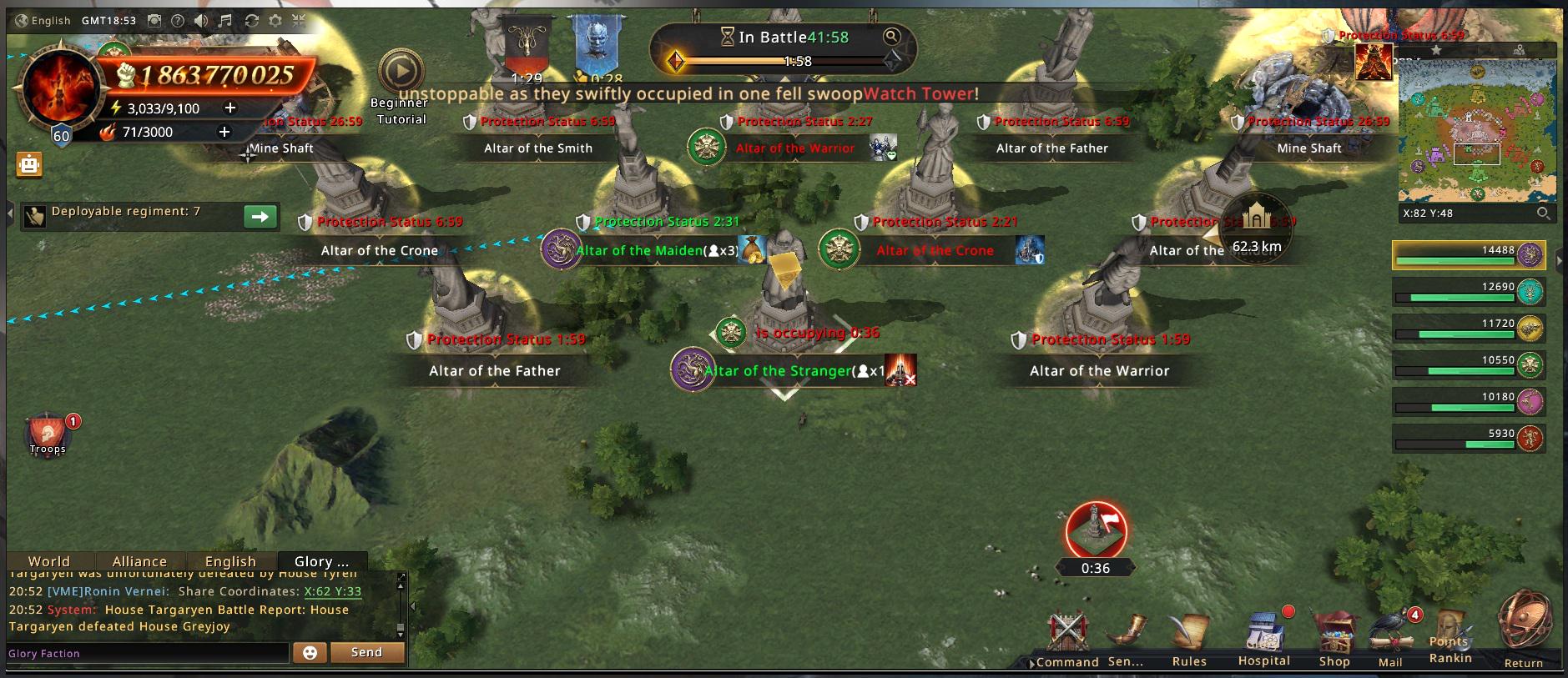
Task: Click the green deployable regiment arrow
Action: pyautogui.click(x=260, y=217)
